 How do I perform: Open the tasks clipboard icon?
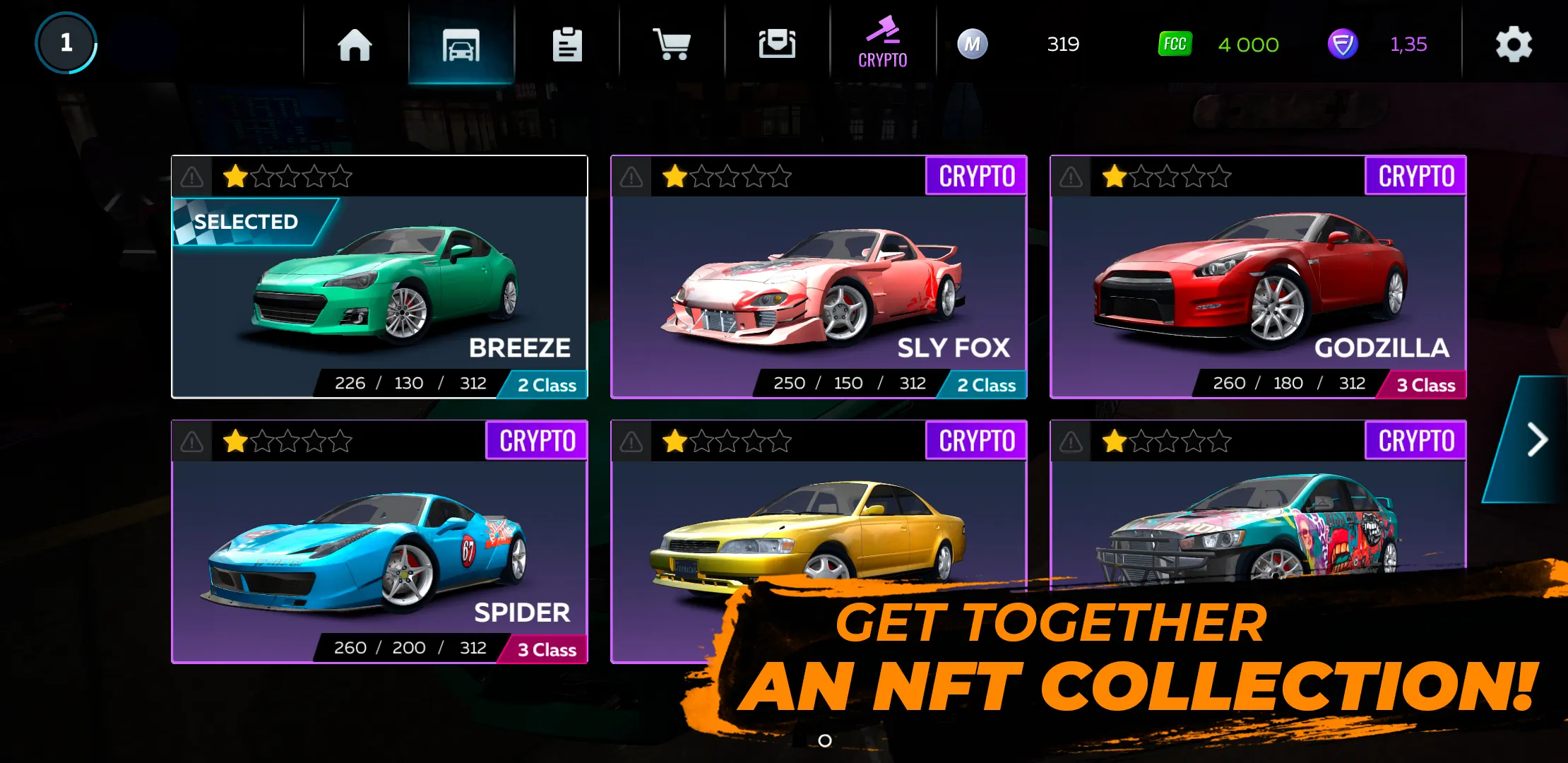pos(567,44)
